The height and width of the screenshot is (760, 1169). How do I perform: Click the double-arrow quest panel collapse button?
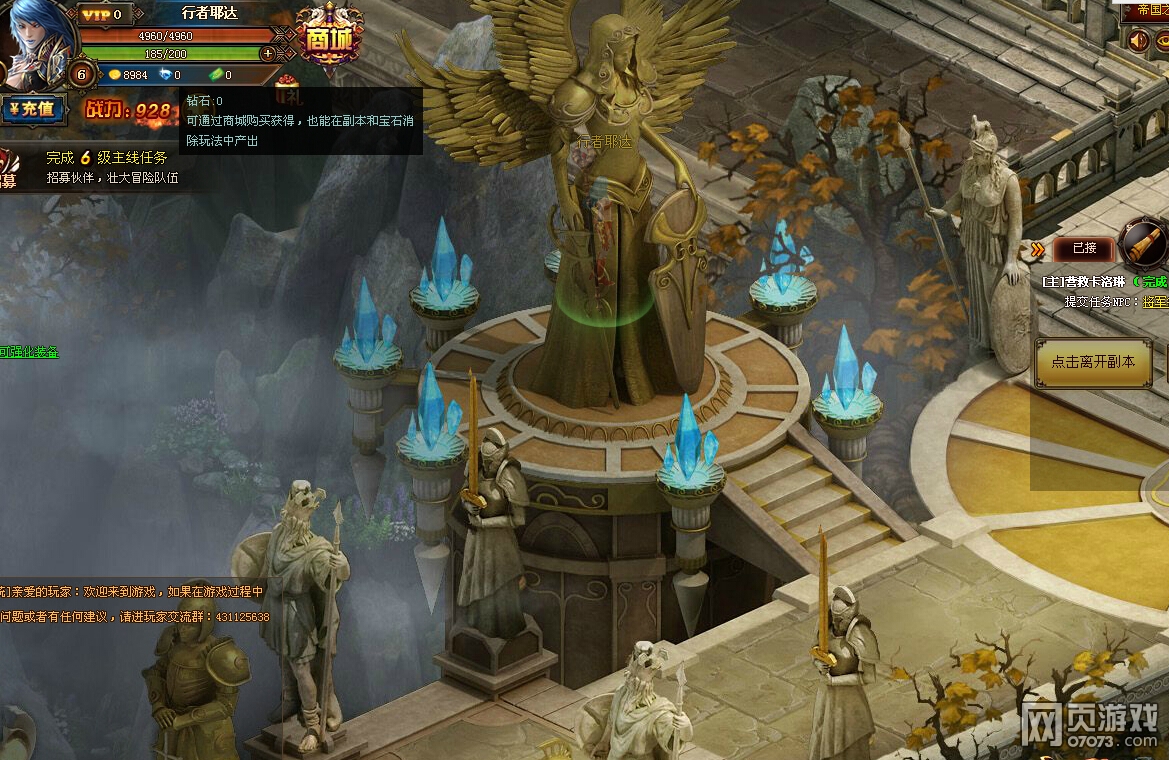coord(1038,249)
